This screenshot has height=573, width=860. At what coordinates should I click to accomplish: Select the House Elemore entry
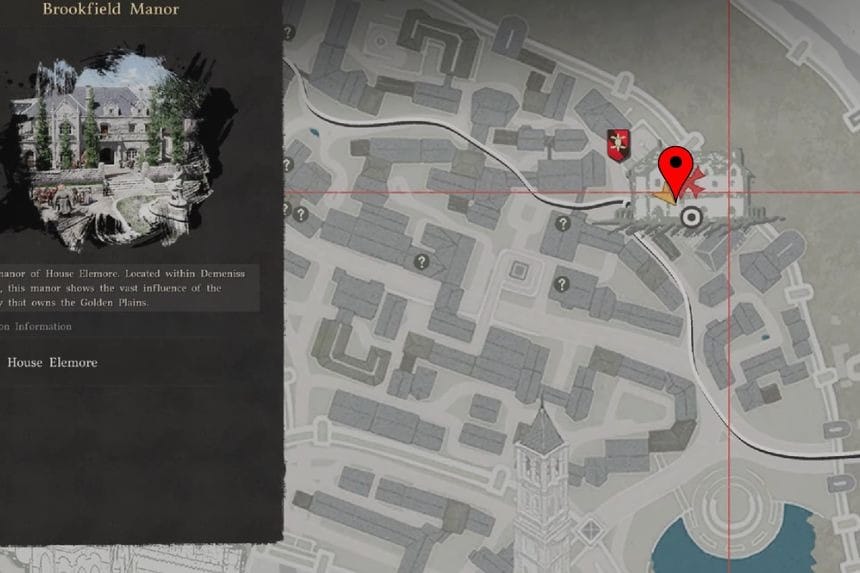click(52, 363)
